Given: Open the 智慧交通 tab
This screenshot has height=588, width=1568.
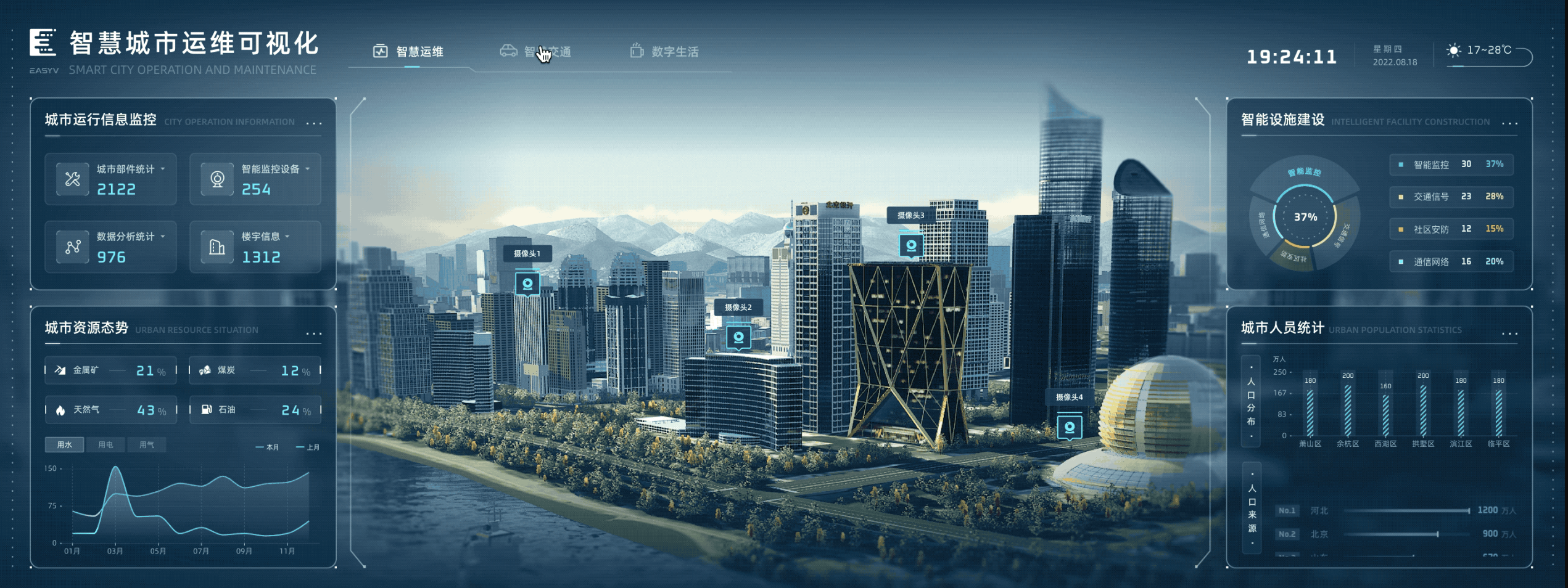Looking at the screenshot, I should (x=535, y=52).
